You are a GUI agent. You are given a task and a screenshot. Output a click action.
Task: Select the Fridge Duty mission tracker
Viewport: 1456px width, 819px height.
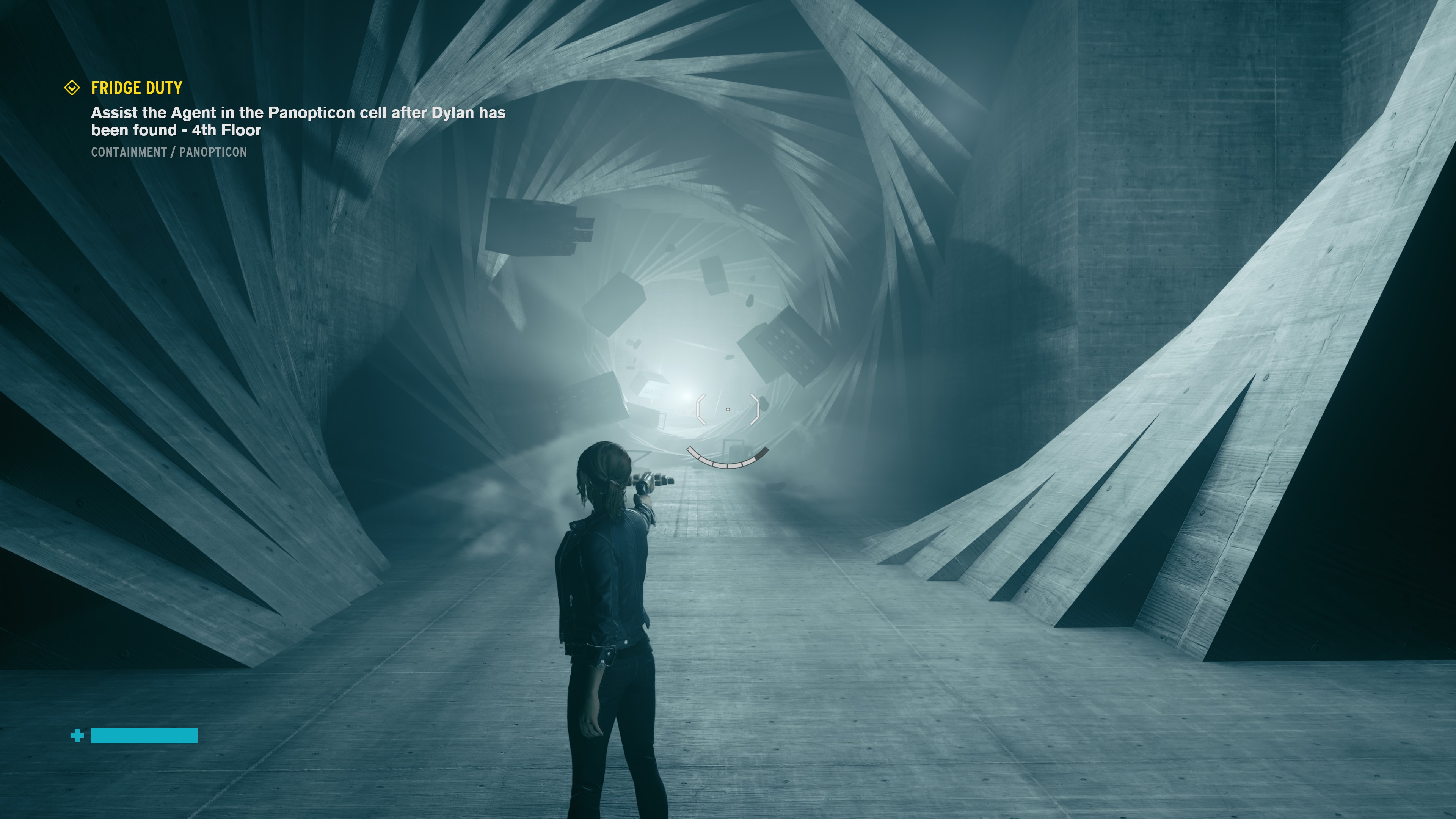[137, 88]
